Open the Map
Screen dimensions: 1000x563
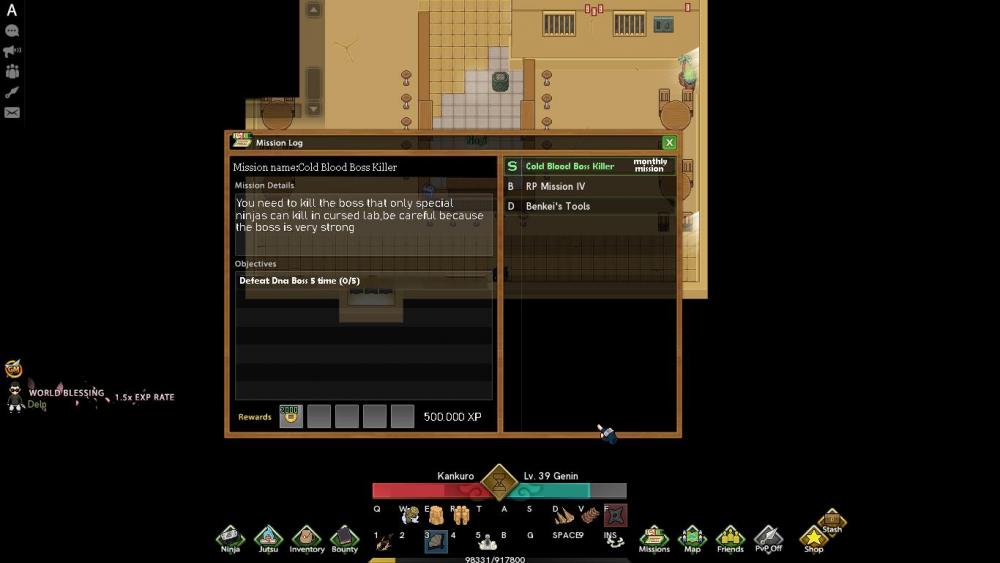pos(692,538)
